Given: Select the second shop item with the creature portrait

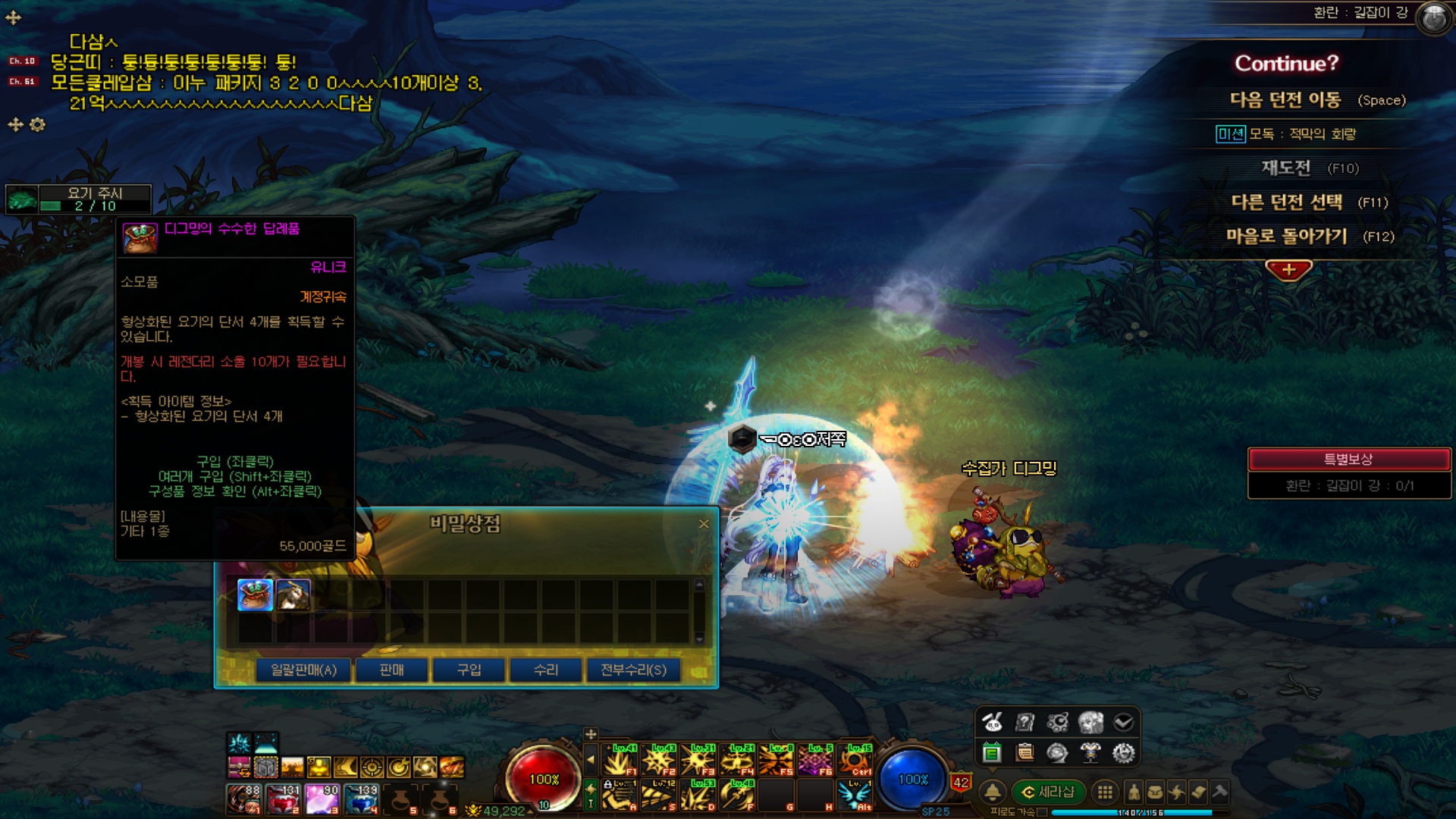Looking at the screenshot, I should [293, 595].
